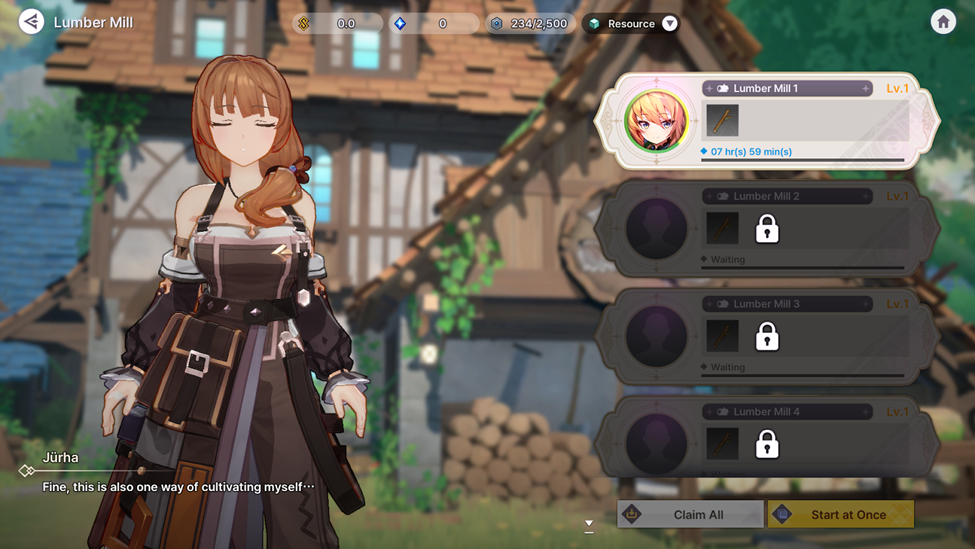Open the Resource dropdown

coord(669,23)
